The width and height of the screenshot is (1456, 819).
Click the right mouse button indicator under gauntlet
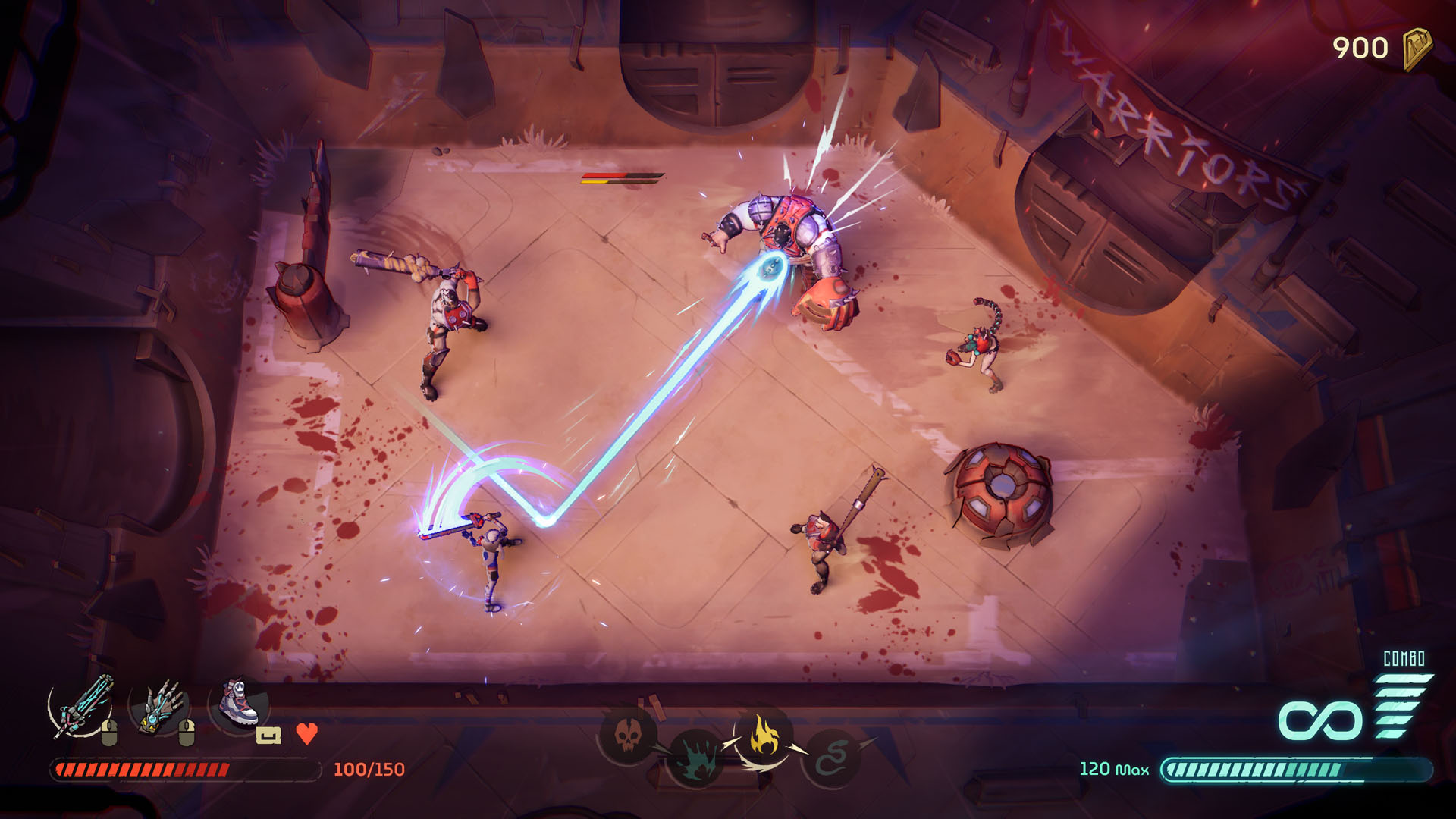click(x=187, y=733)
